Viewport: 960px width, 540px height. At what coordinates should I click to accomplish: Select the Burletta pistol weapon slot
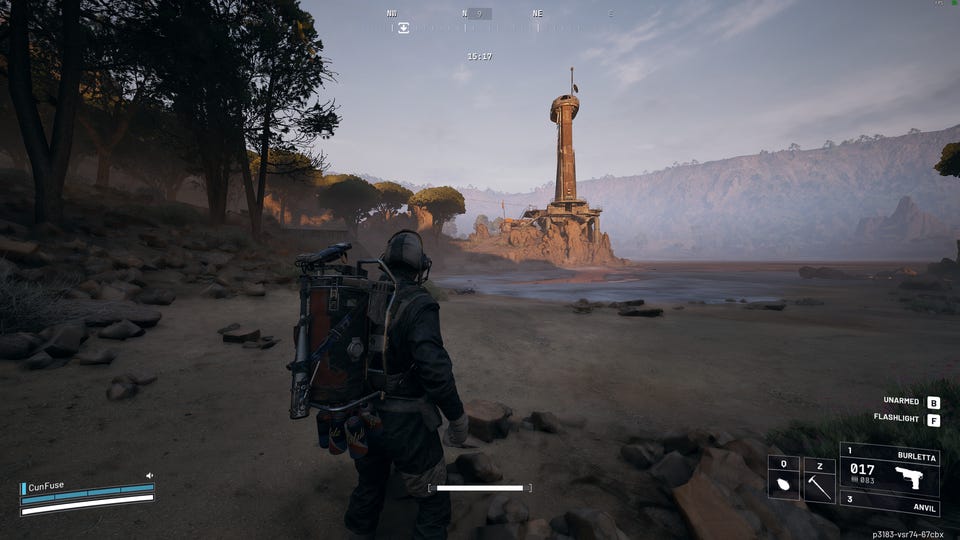click(x=889, y=470)
